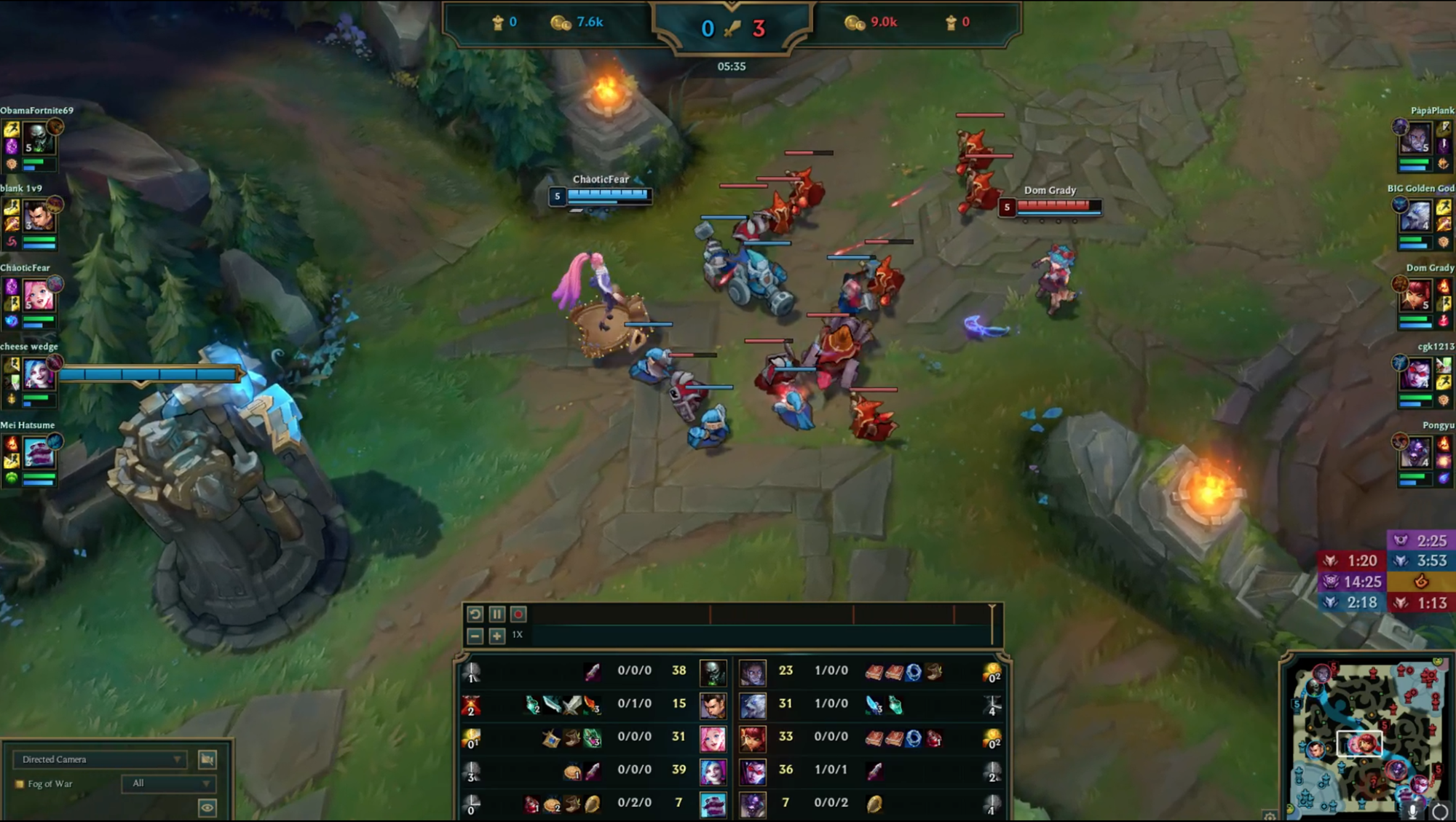Increase playback speed with the plus button
Viewport: 1456px width, 822px height.
(497, 636)
